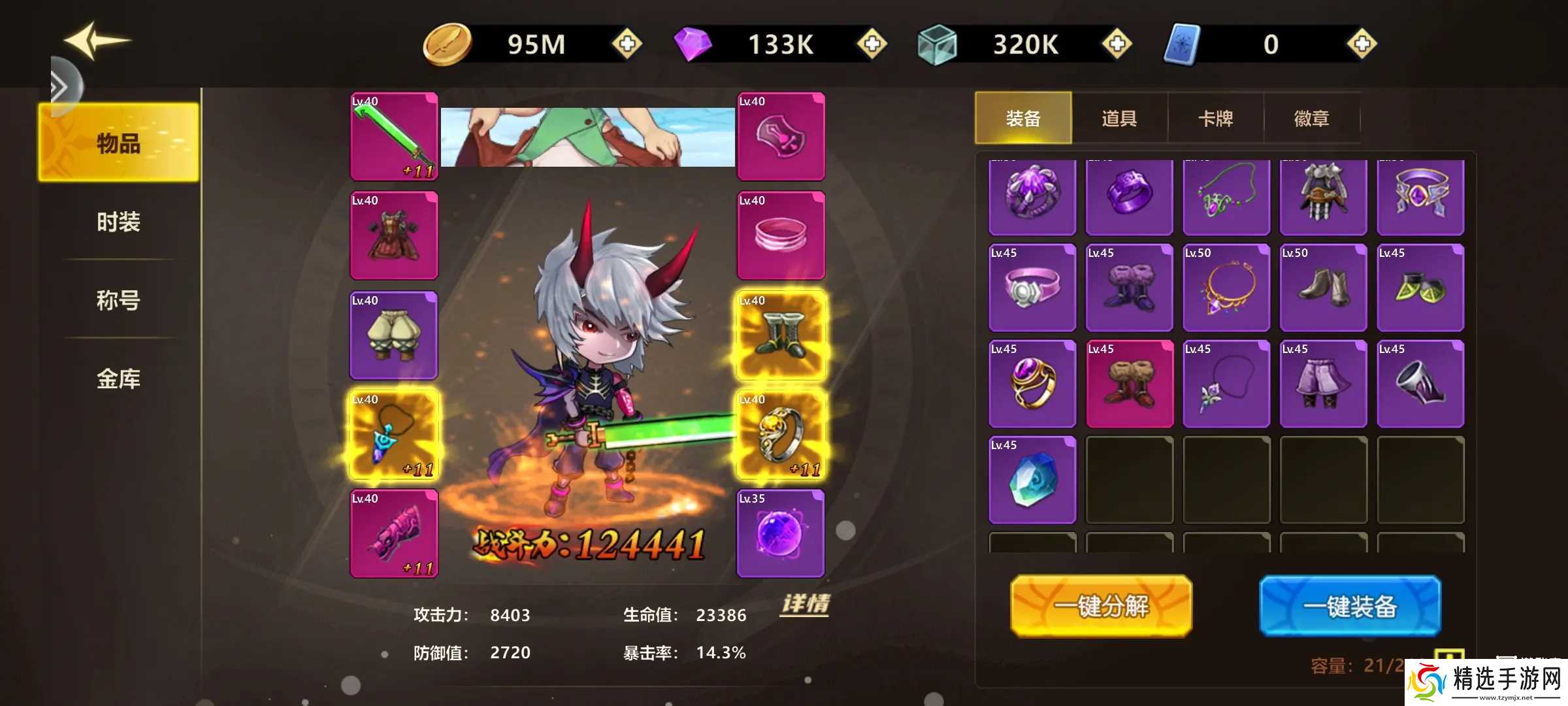Select the pink Lv.45 boots in inventory
Viewport: 1568px width, 706px height.
[1130, 384]
